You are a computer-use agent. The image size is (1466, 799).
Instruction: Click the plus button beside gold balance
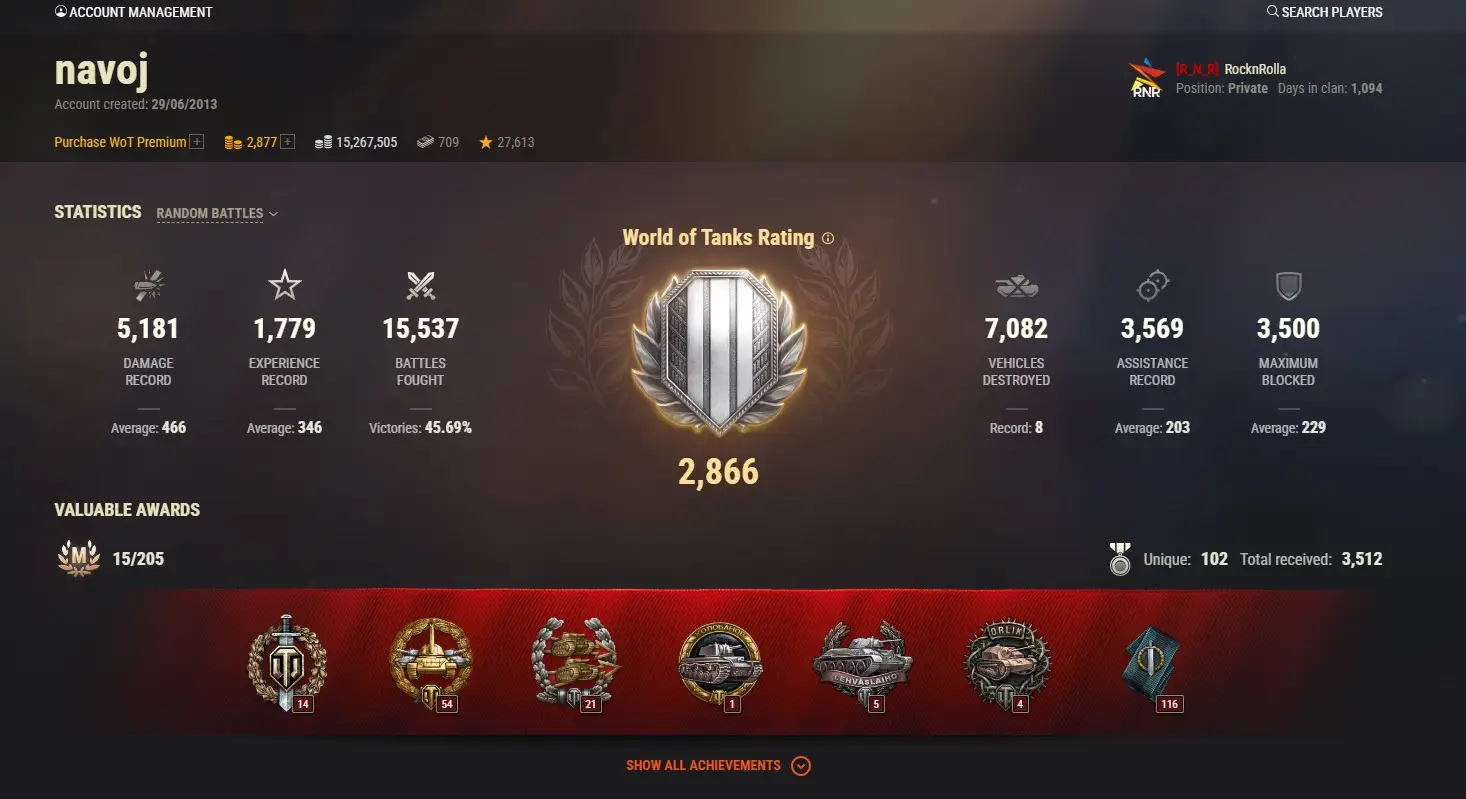click(x=288, y=142)
